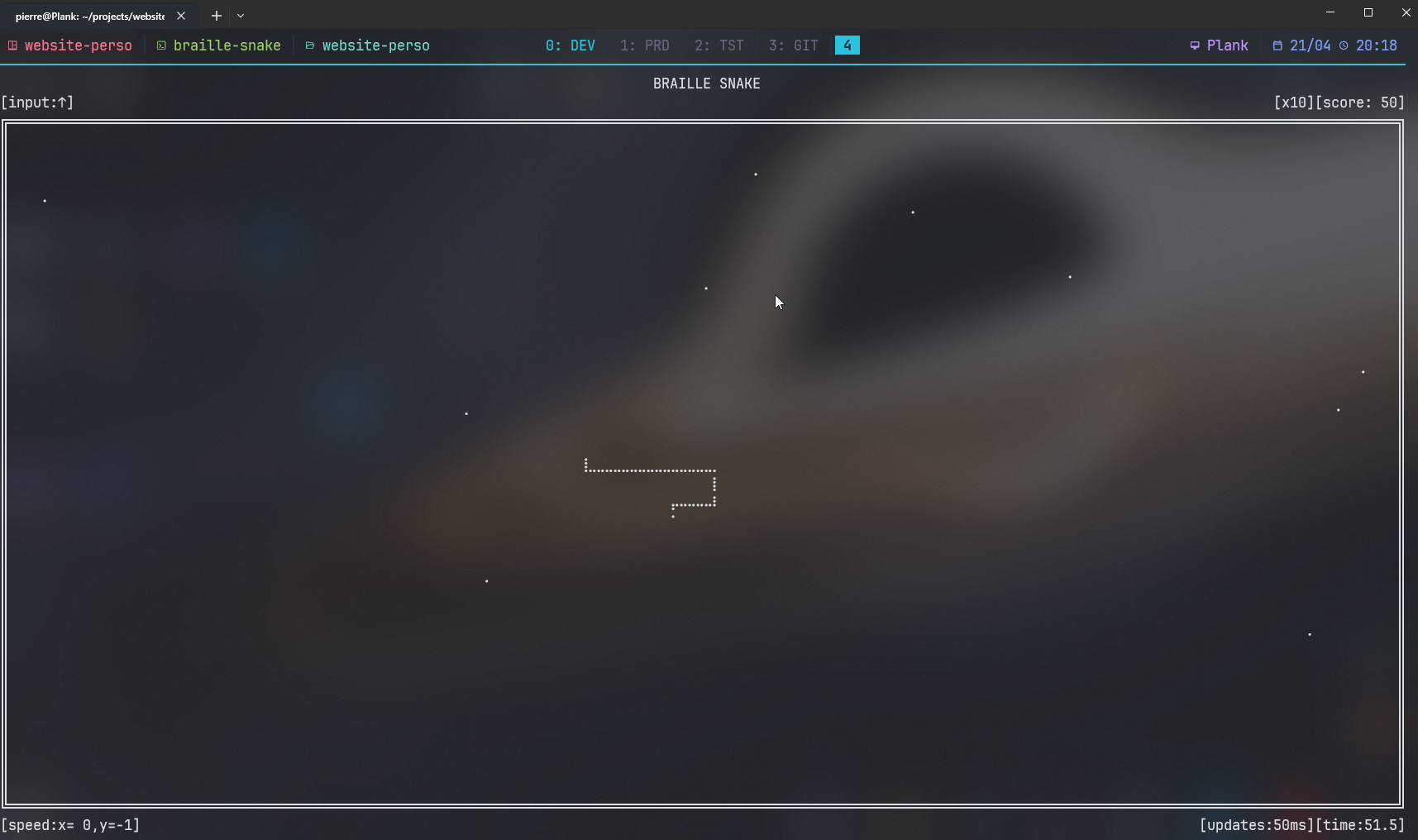Click the [speed:x= 0,y=-1] status text

click(71, 824)
